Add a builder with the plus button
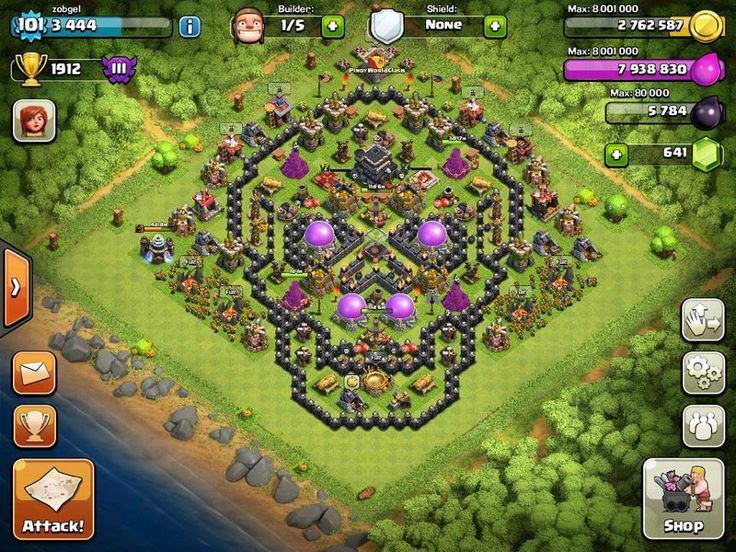The width and height of the screenshot is (736, 552). point(333,26)
